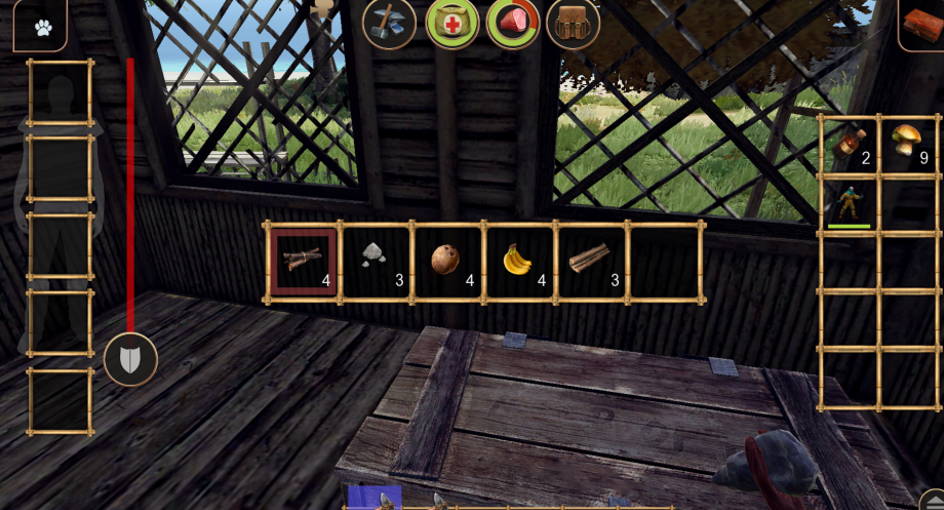This screenshot has width=944, height=510.
Task: Select the coconut slot
Action: point(446,262)
